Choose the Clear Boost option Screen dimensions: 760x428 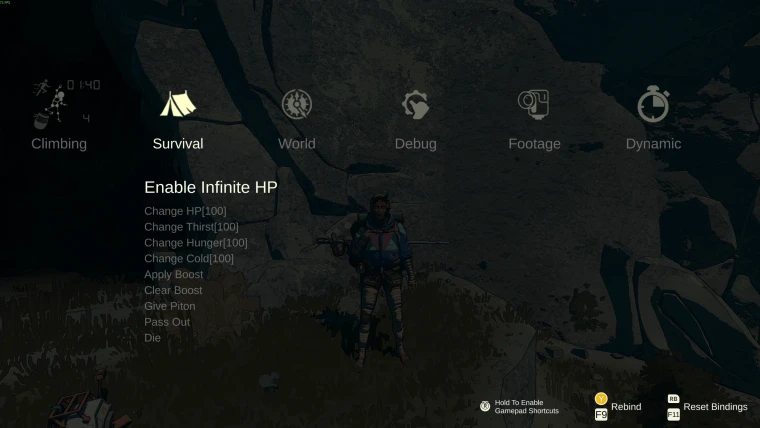coord(173,290)
